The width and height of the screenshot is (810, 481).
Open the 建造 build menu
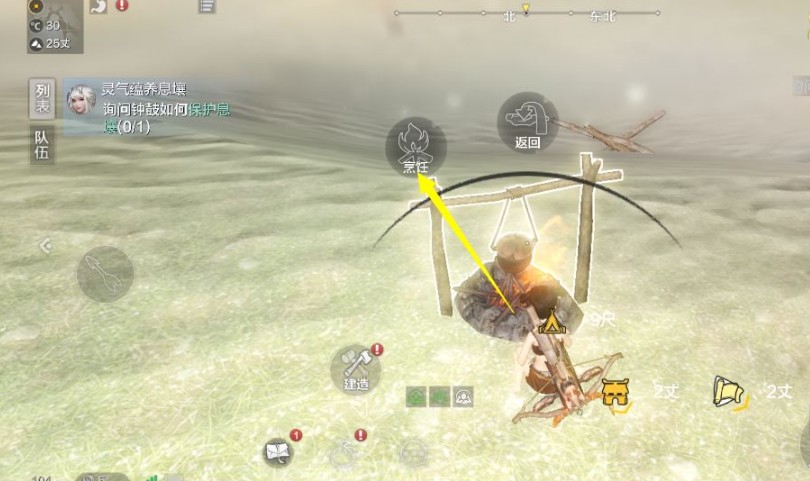[x=357, y=369]
